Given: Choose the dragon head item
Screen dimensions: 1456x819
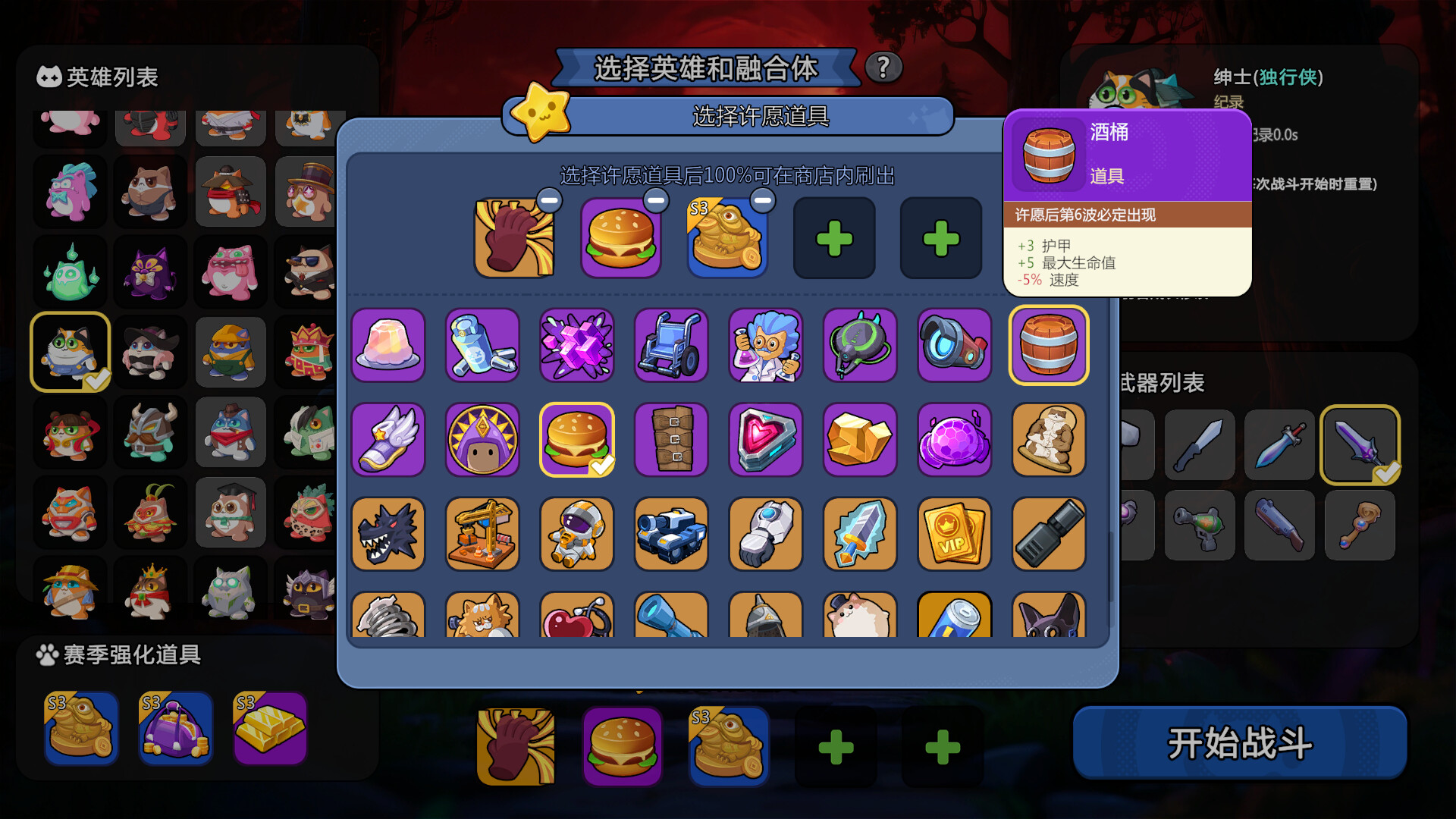Looking at the screenshot, I should point(388,535).
